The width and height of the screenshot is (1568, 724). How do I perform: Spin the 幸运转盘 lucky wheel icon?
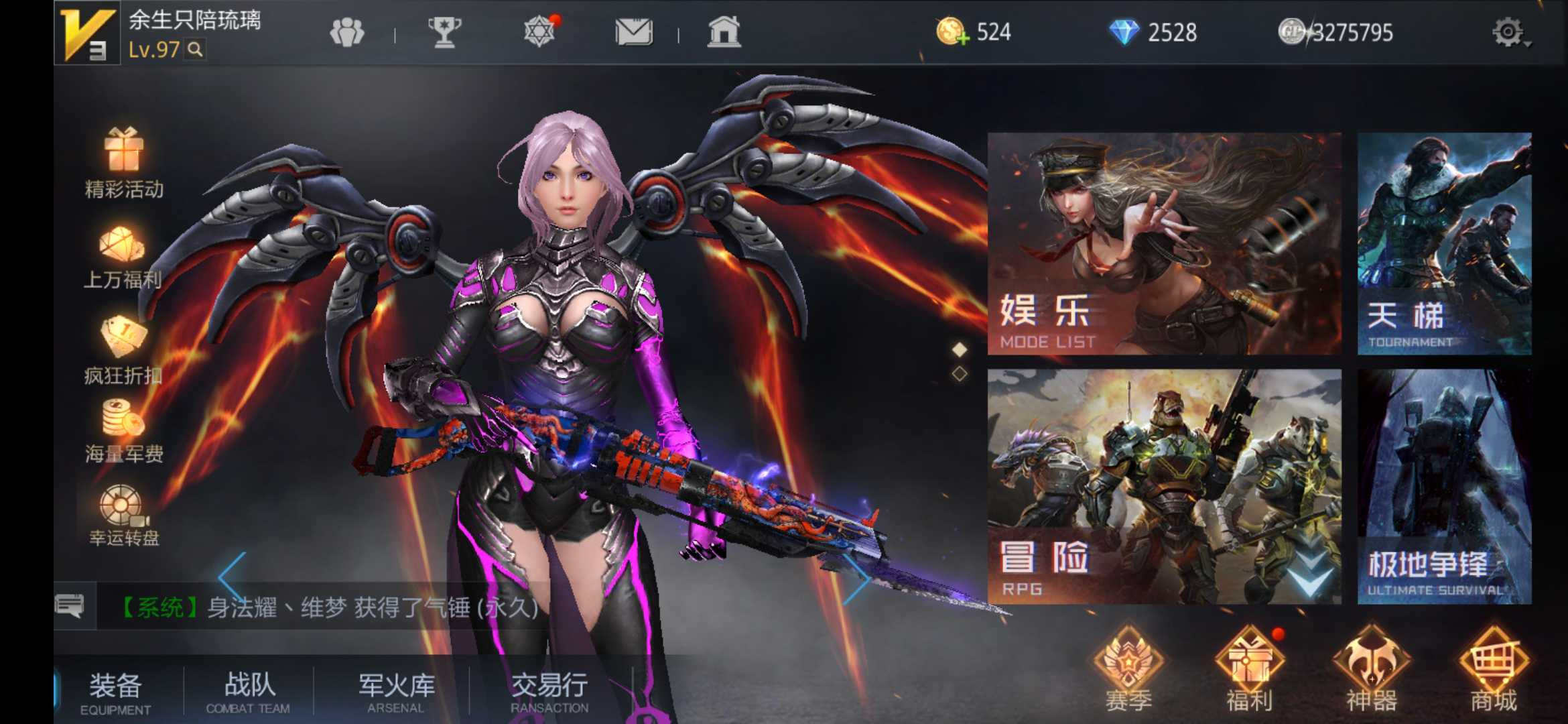(121, 509)
